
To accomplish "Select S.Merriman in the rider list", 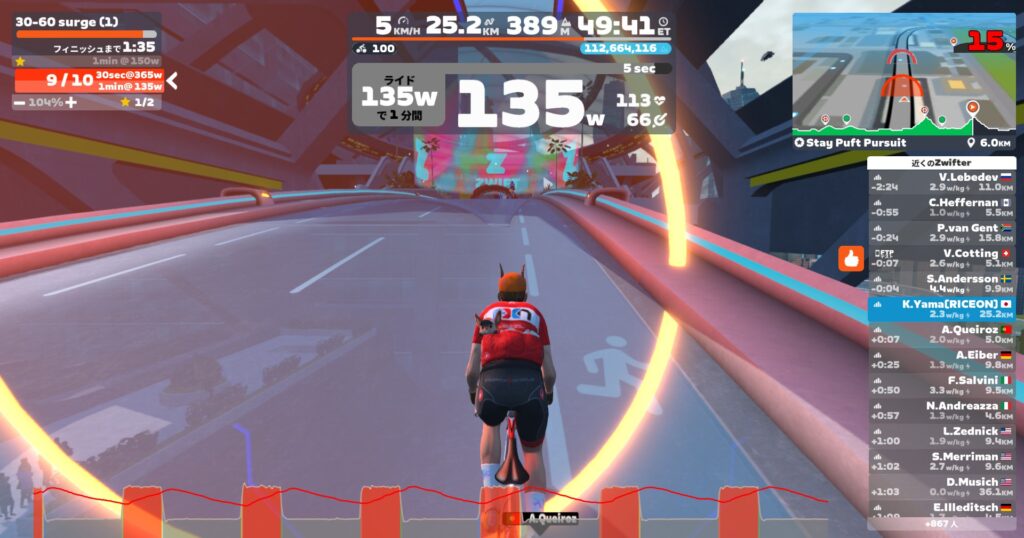I will coord(941,461).
